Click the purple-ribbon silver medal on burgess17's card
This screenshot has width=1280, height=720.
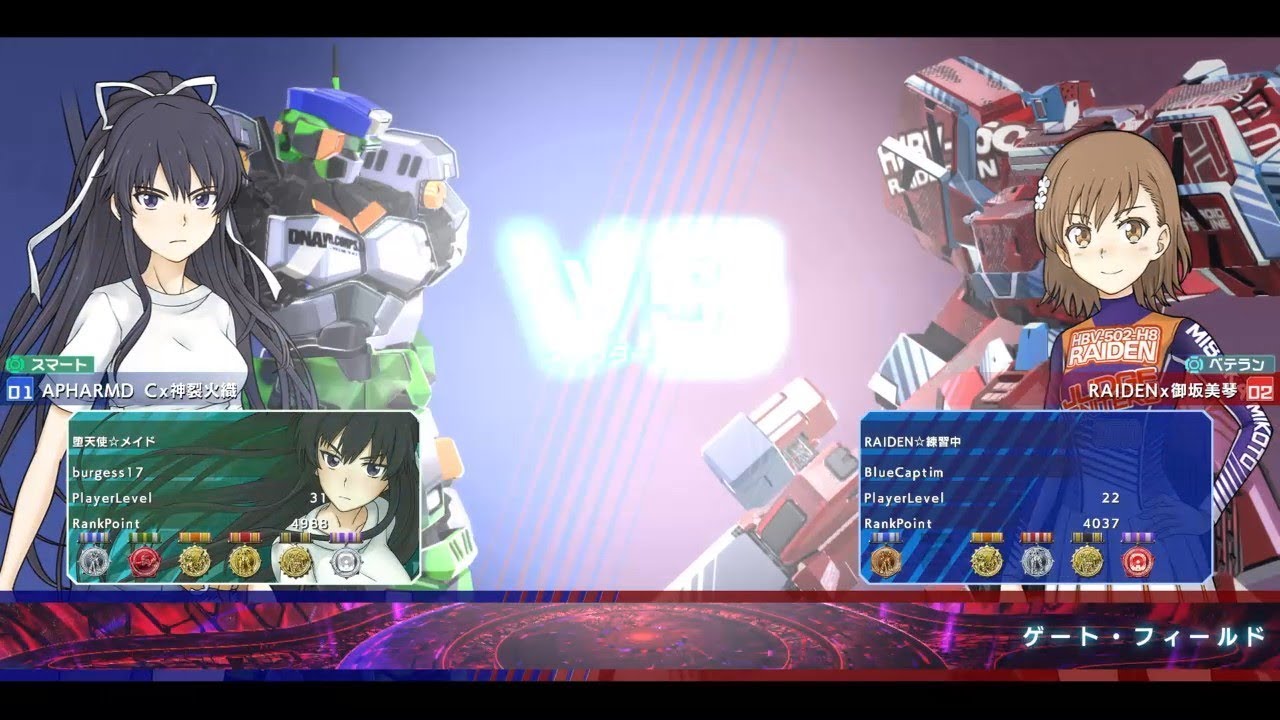point(347,562)
